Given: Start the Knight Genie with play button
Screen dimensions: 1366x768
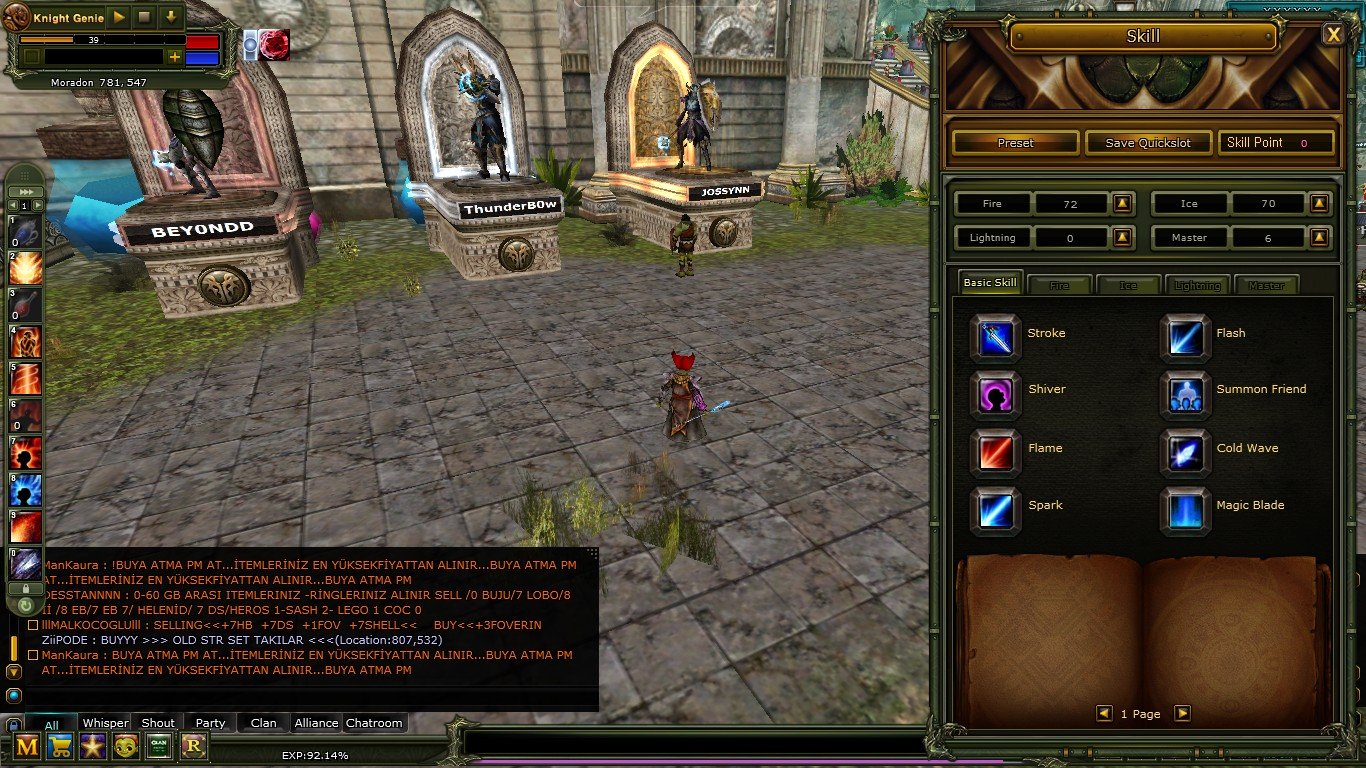Looking at the screenshot, I should [x=119, y=17].
